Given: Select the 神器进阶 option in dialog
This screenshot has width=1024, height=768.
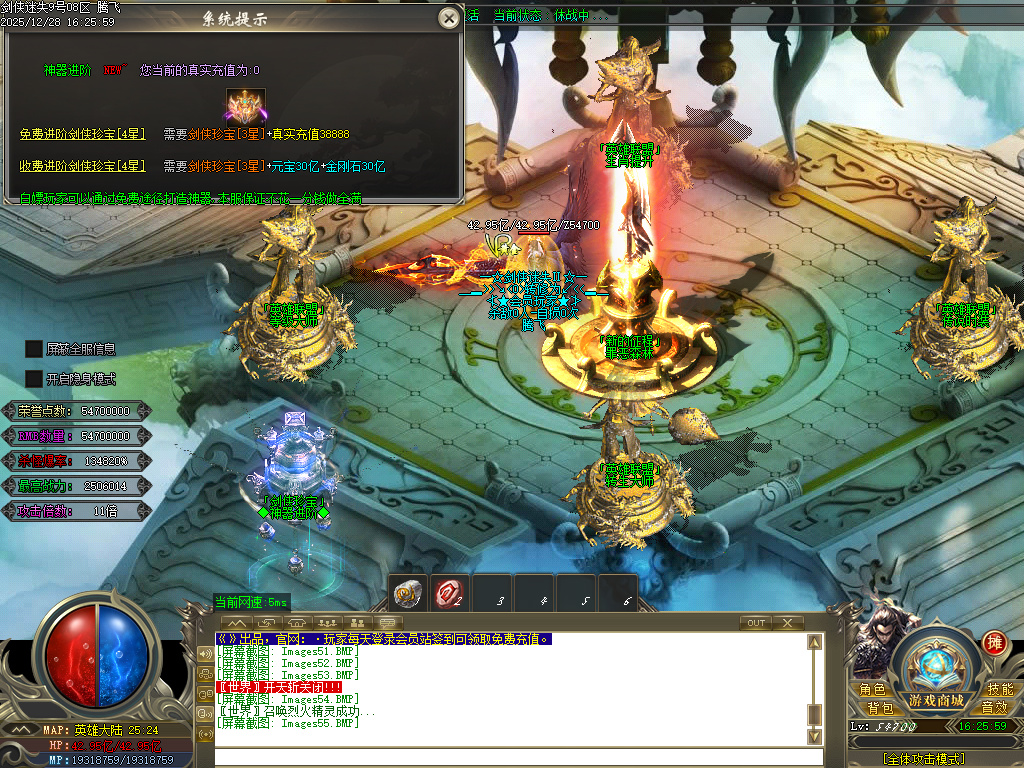Looking at the screenshot, I should pos(67,70).
